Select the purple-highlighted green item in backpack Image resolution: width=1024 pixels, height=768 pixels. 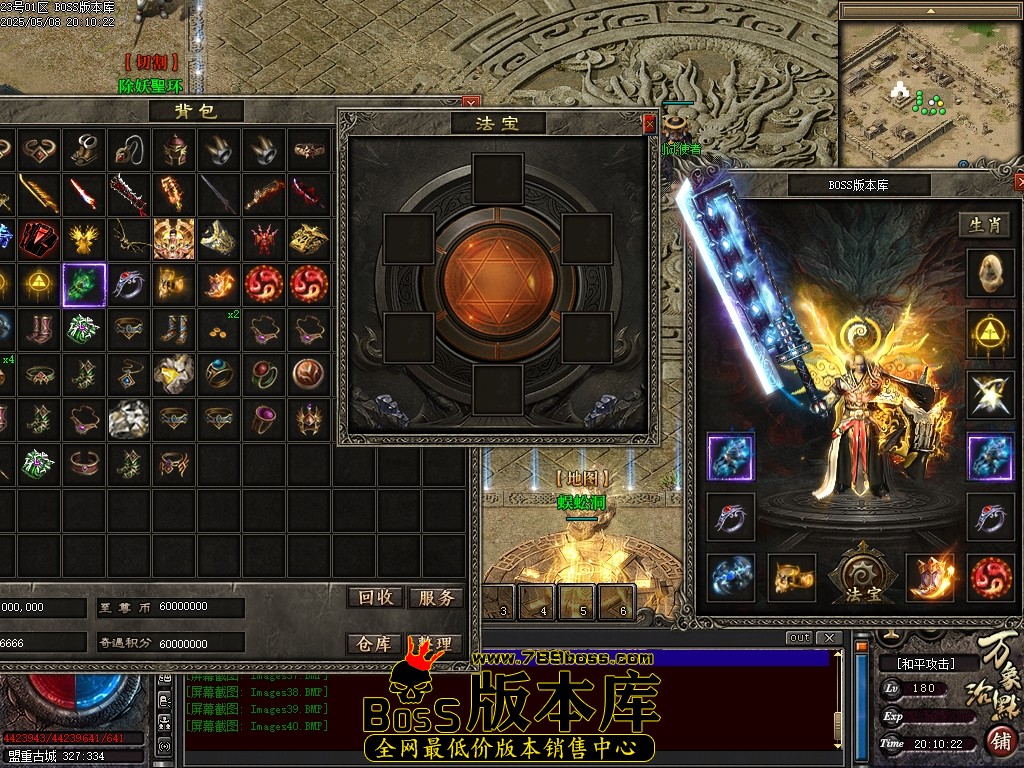pos(84,285)
